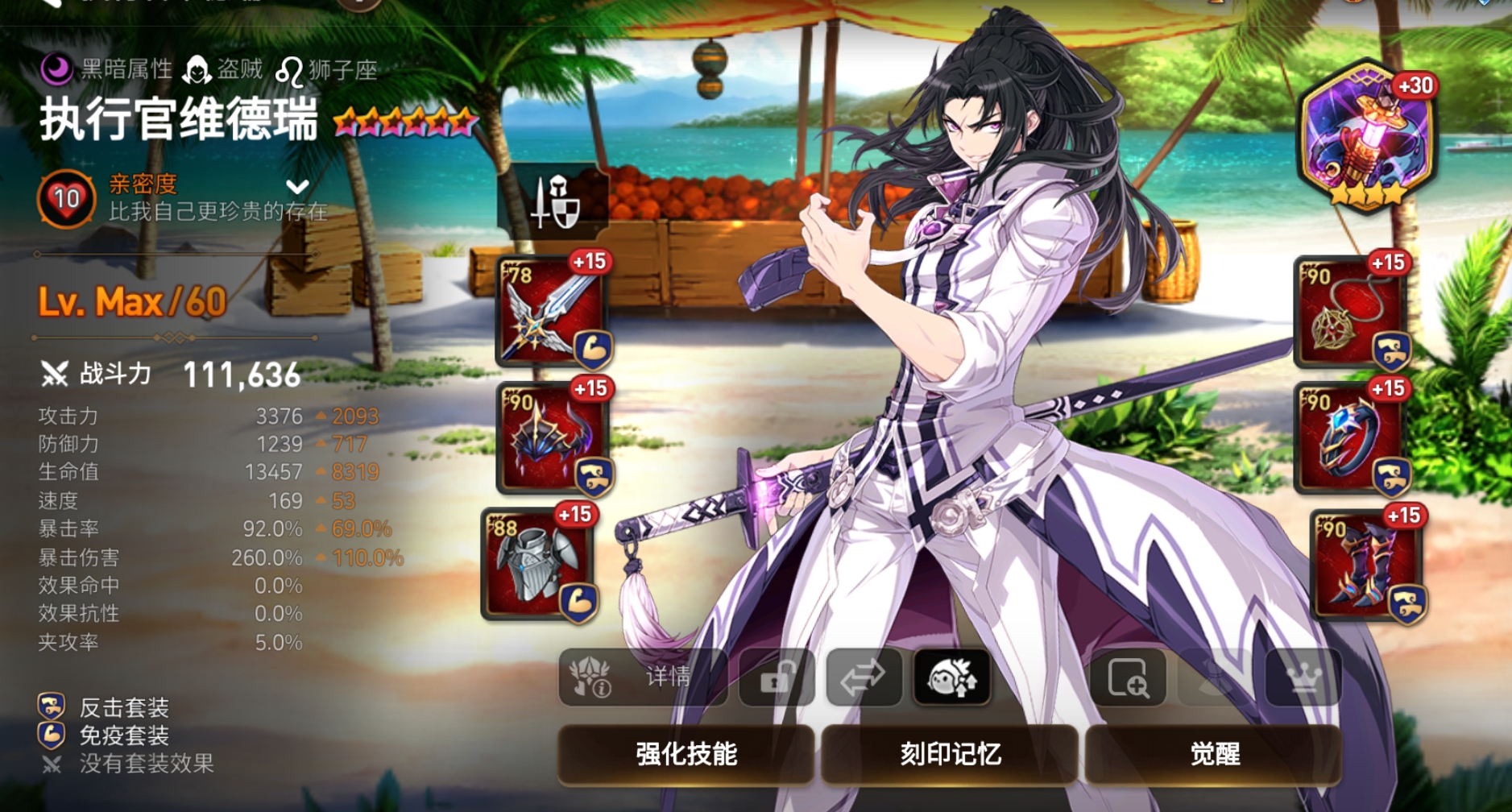The image size is (1512, 812).
Task: Open the 详情 details badge icon
Action: pyautogui.click(x=592, y=679)
